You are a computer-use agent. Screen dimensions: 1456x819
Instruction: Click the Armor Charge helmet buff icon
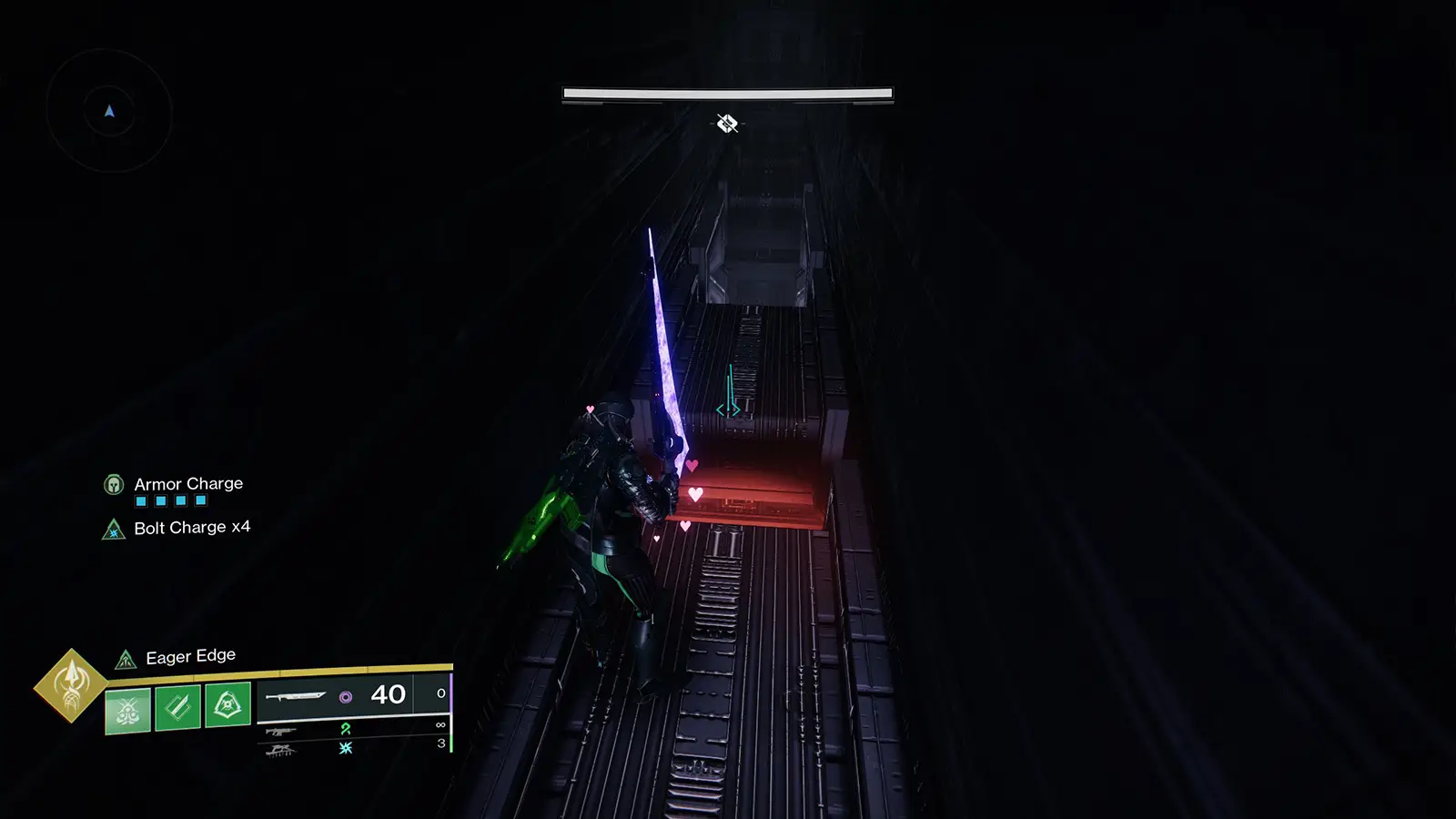click(x=114, y=484)
